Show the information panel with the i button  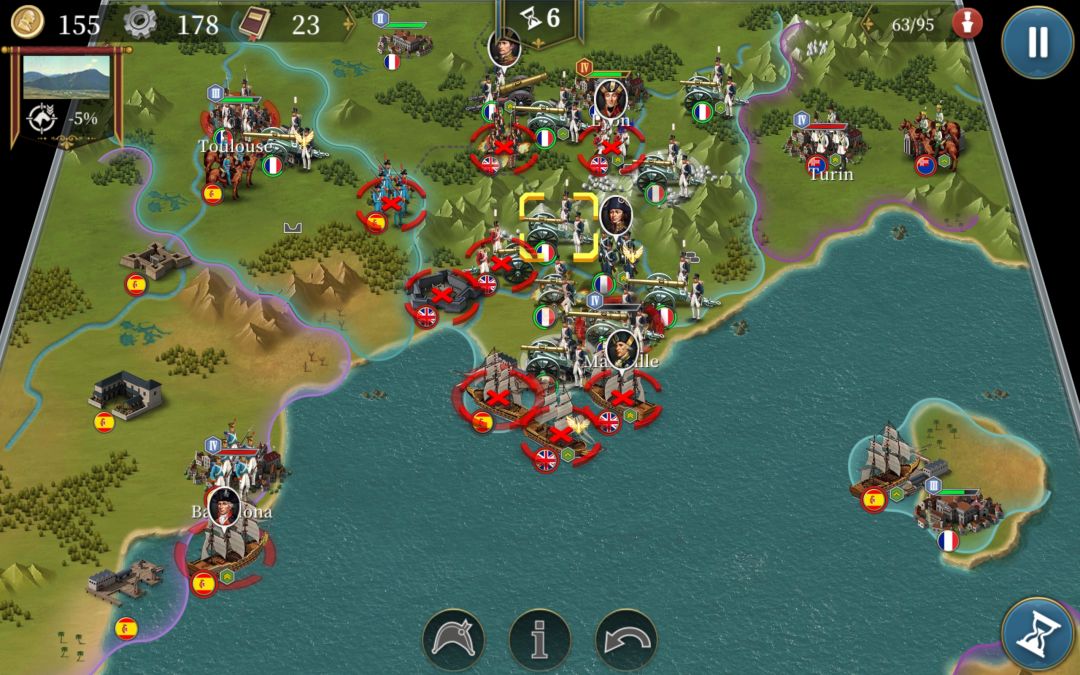[540, 639]
